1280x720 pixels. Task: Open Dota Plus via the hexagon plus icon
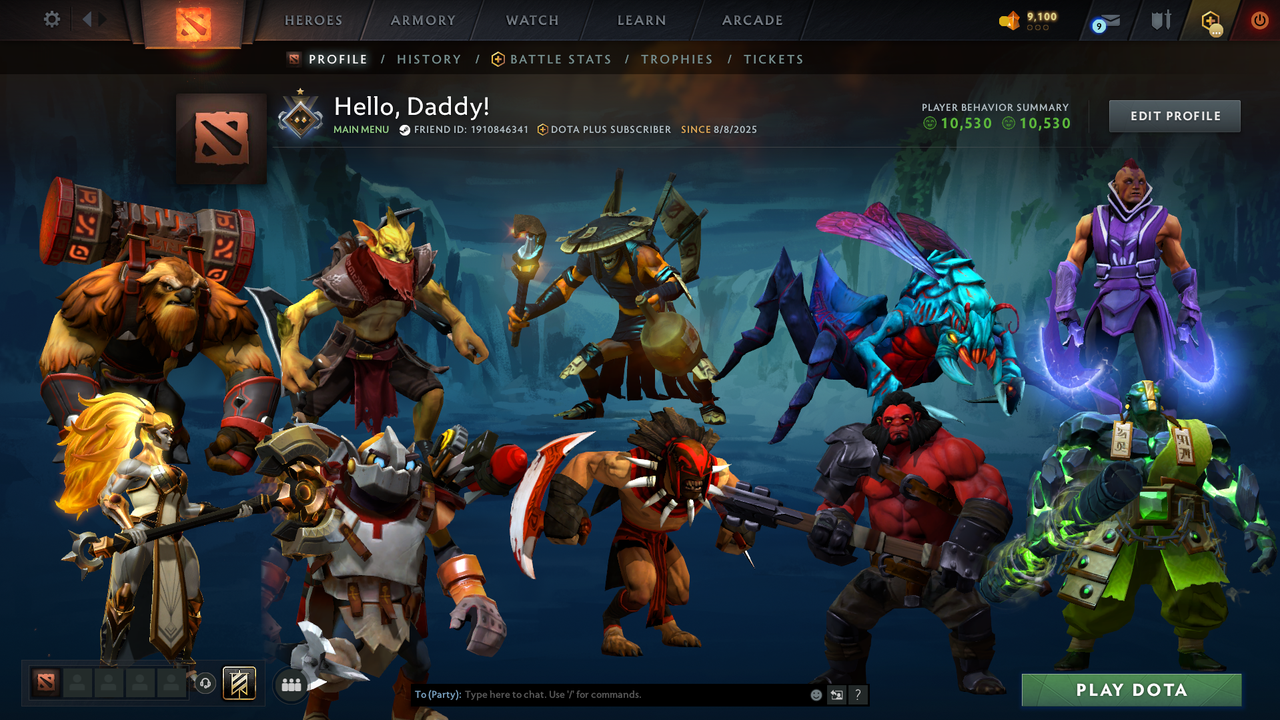coord(1209,18)
